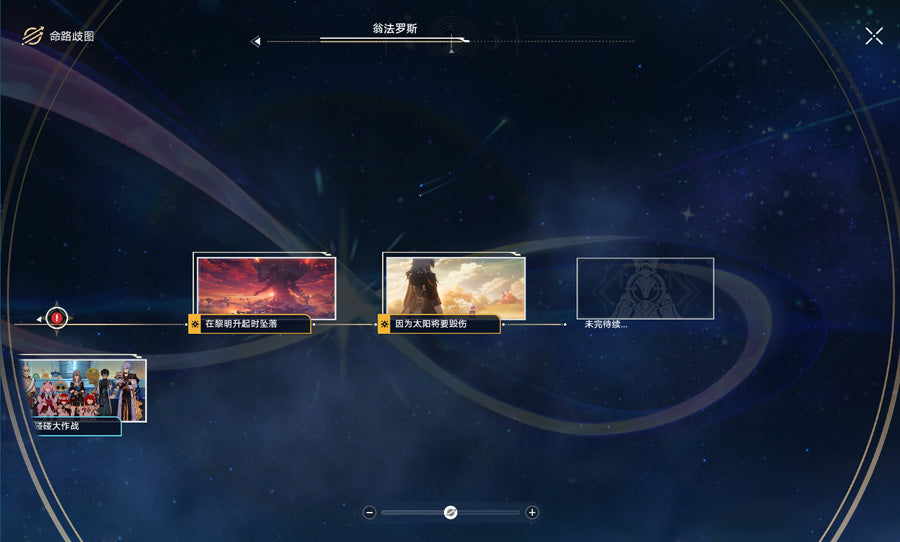The image size is (900, 542).
Task: Close the 命路歧图 screen
Action: tap(874, 36)
